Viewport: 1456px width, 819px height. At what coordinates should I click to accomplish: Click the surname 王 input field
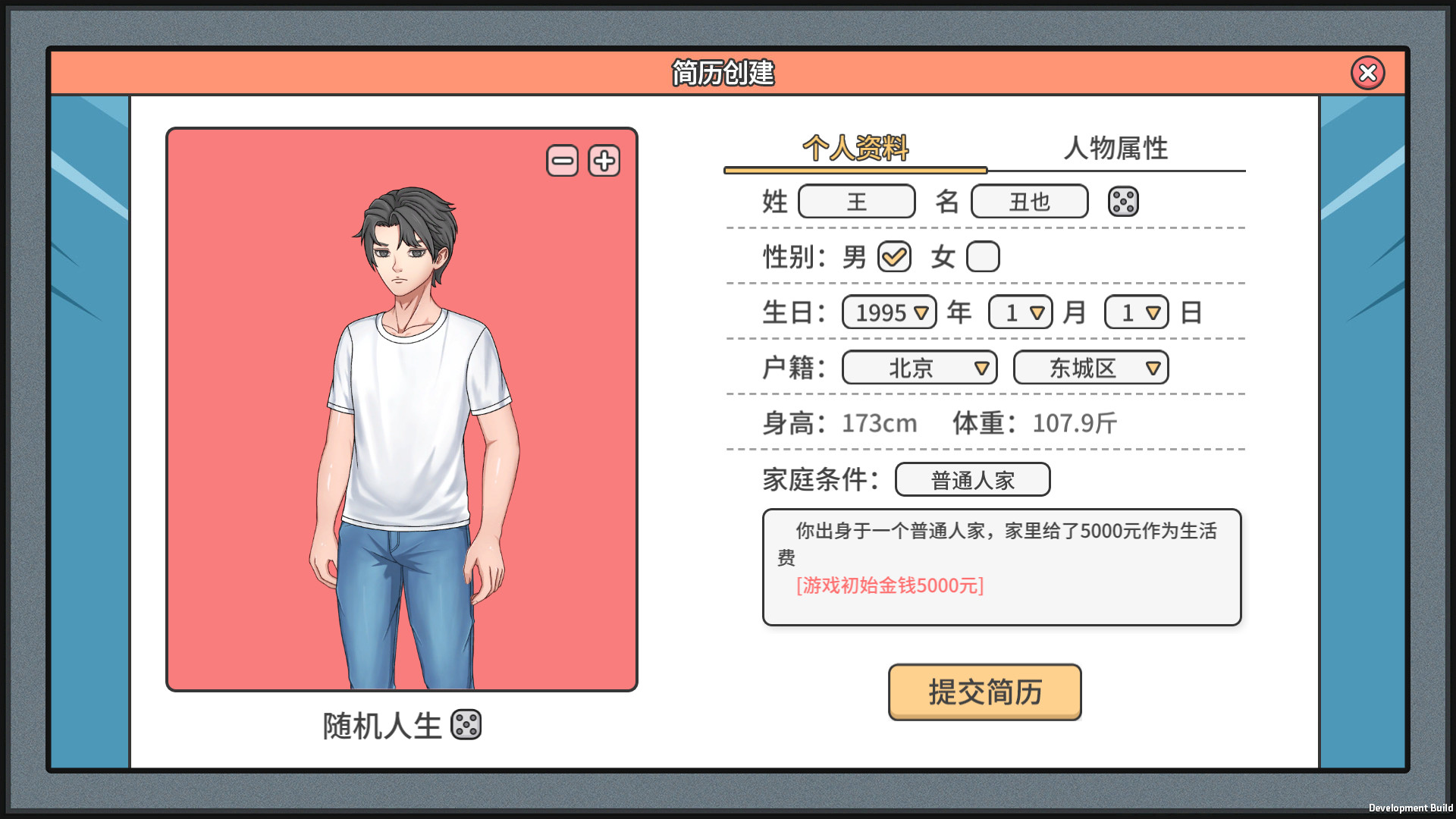pyautogui.click(x=856, y=201)
